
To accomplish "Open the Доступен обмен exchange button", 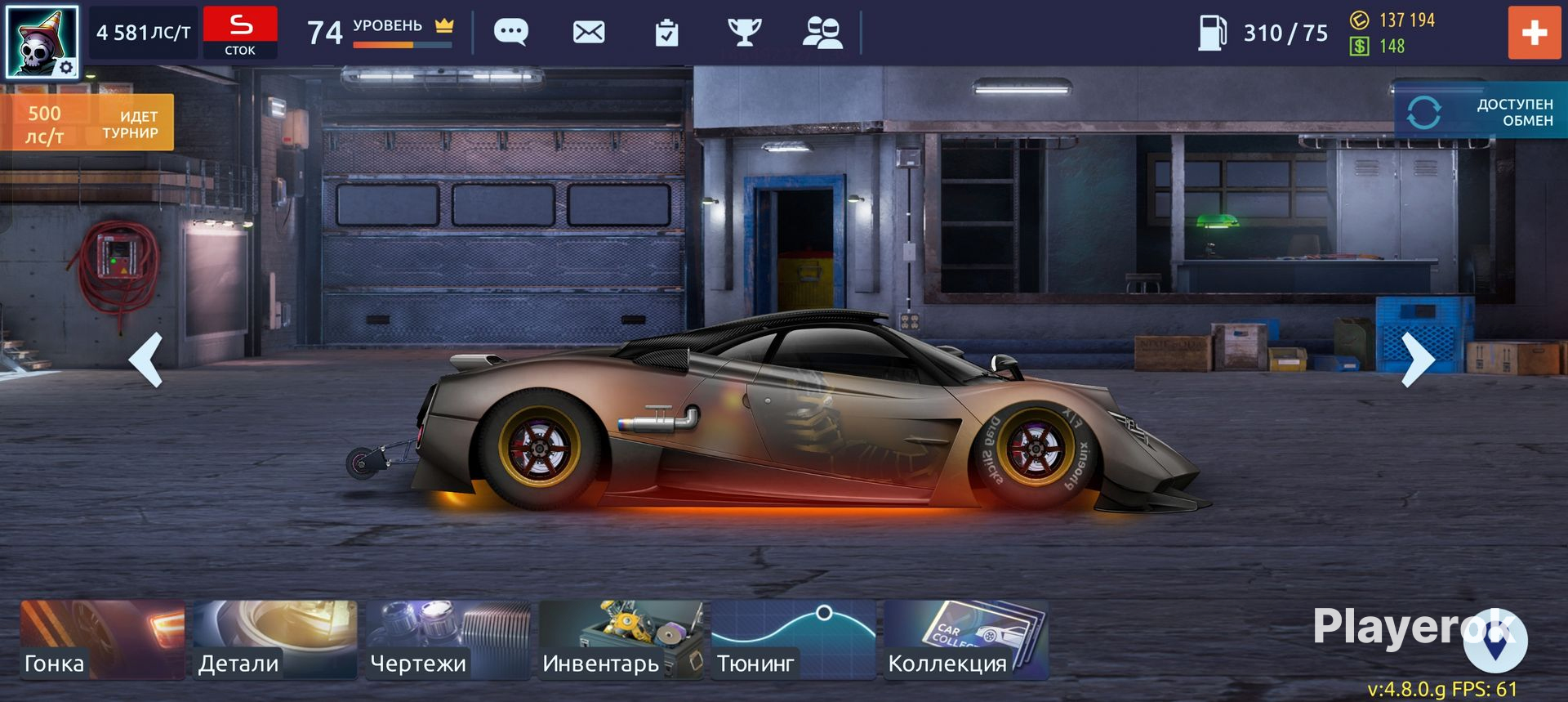I will (x=1480, y=113).
